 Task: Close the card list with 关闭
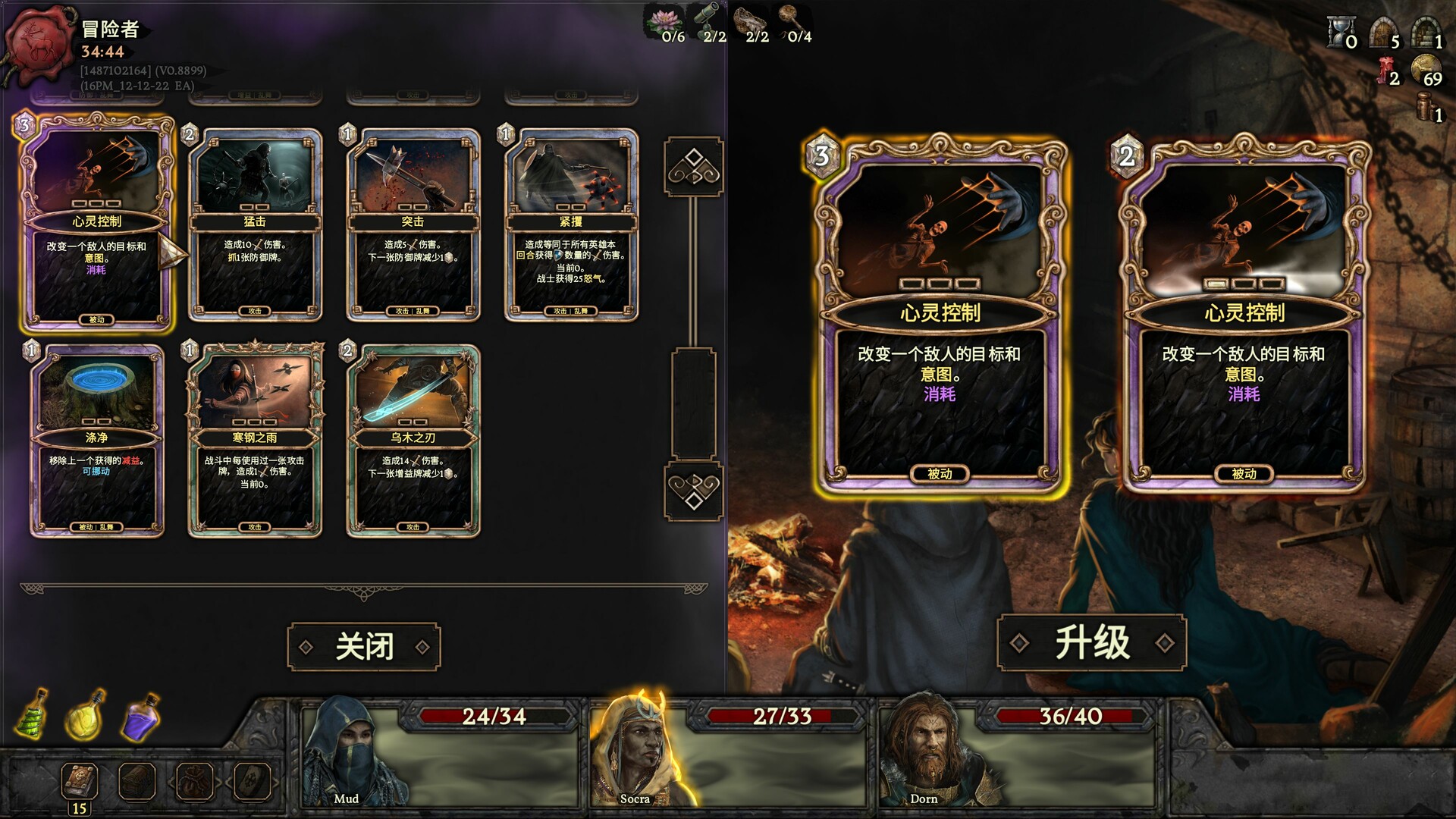(364, 647)
